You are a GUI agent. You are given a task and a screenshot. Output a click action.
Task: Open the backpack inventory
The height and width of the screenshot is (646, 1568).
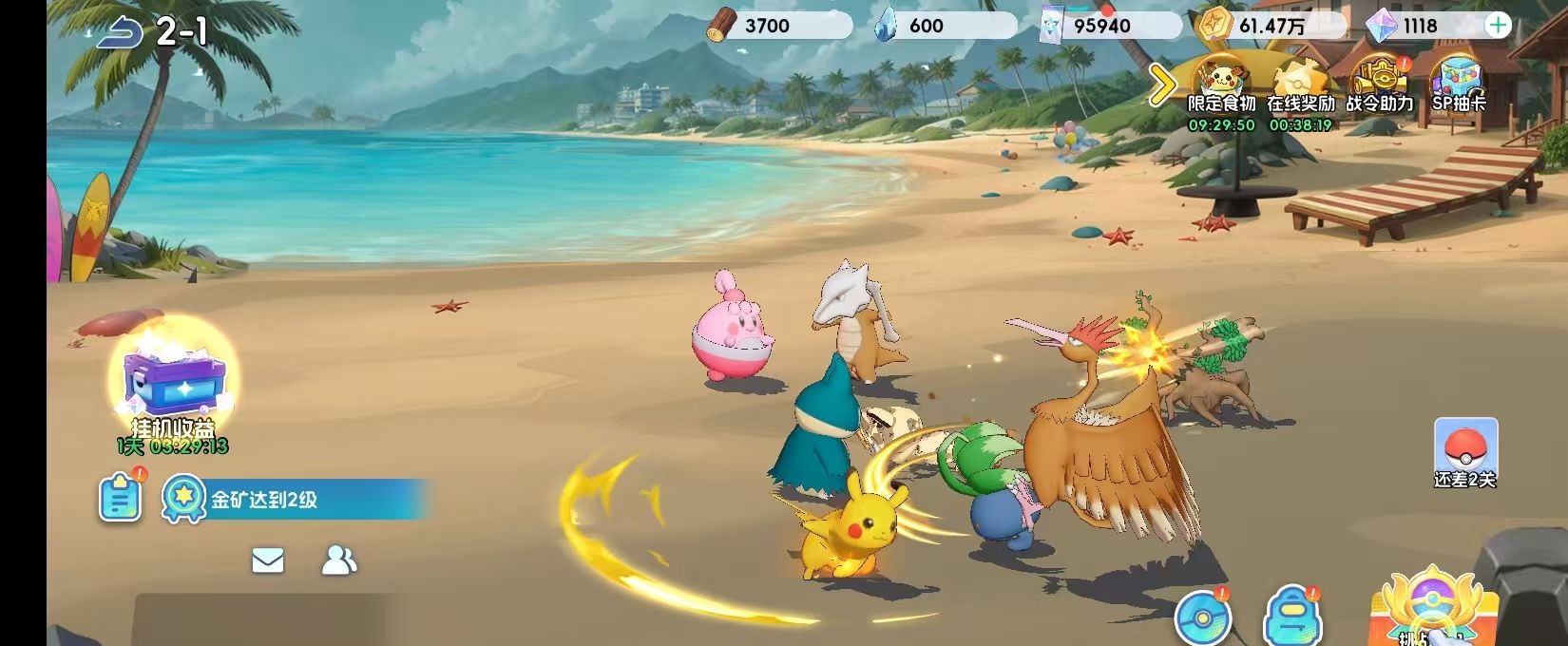coord(1291,617)
